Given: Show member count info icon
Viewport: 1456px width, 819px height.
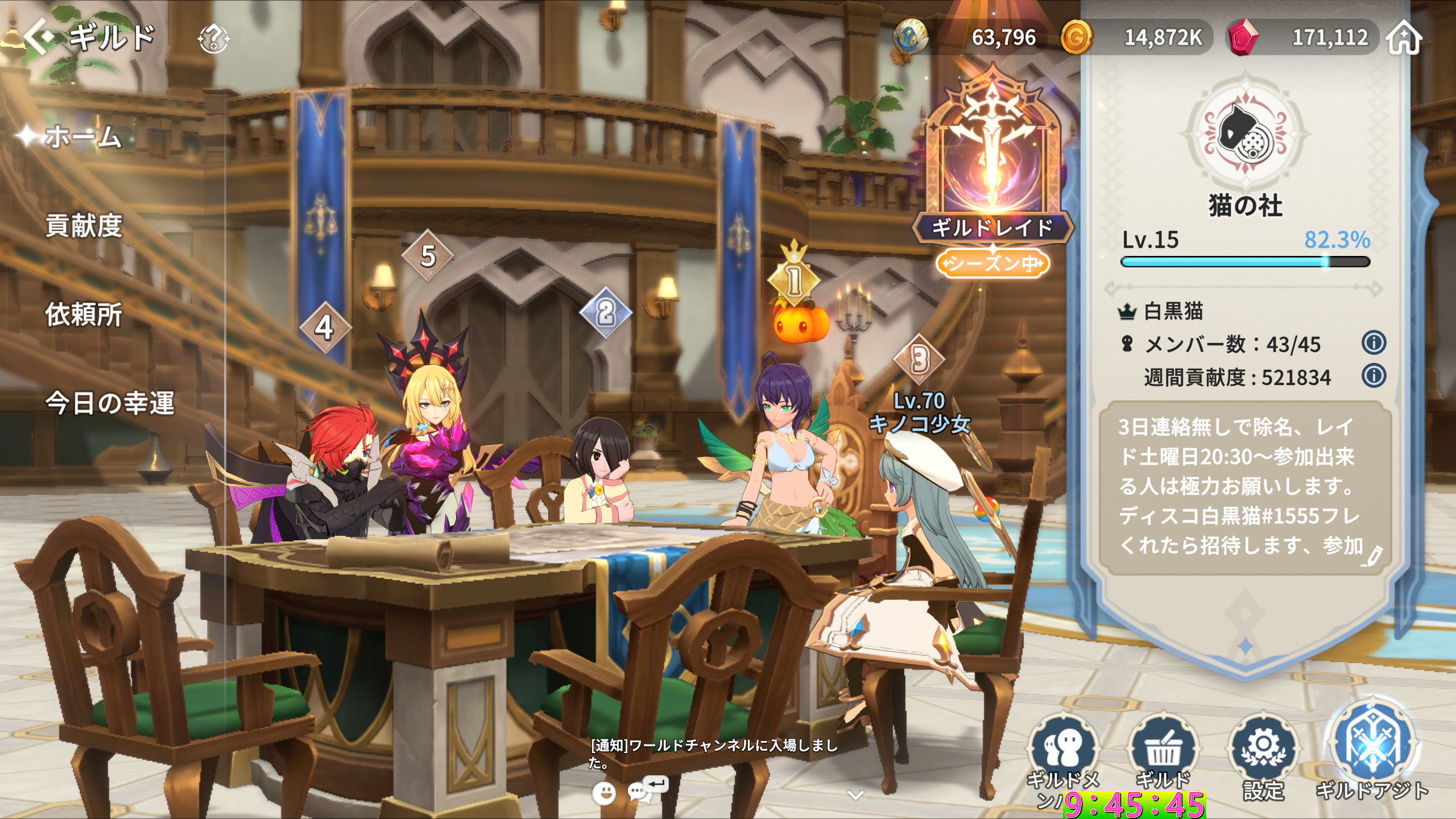Looking at the screenshot, I should (x=1374, y=343).
